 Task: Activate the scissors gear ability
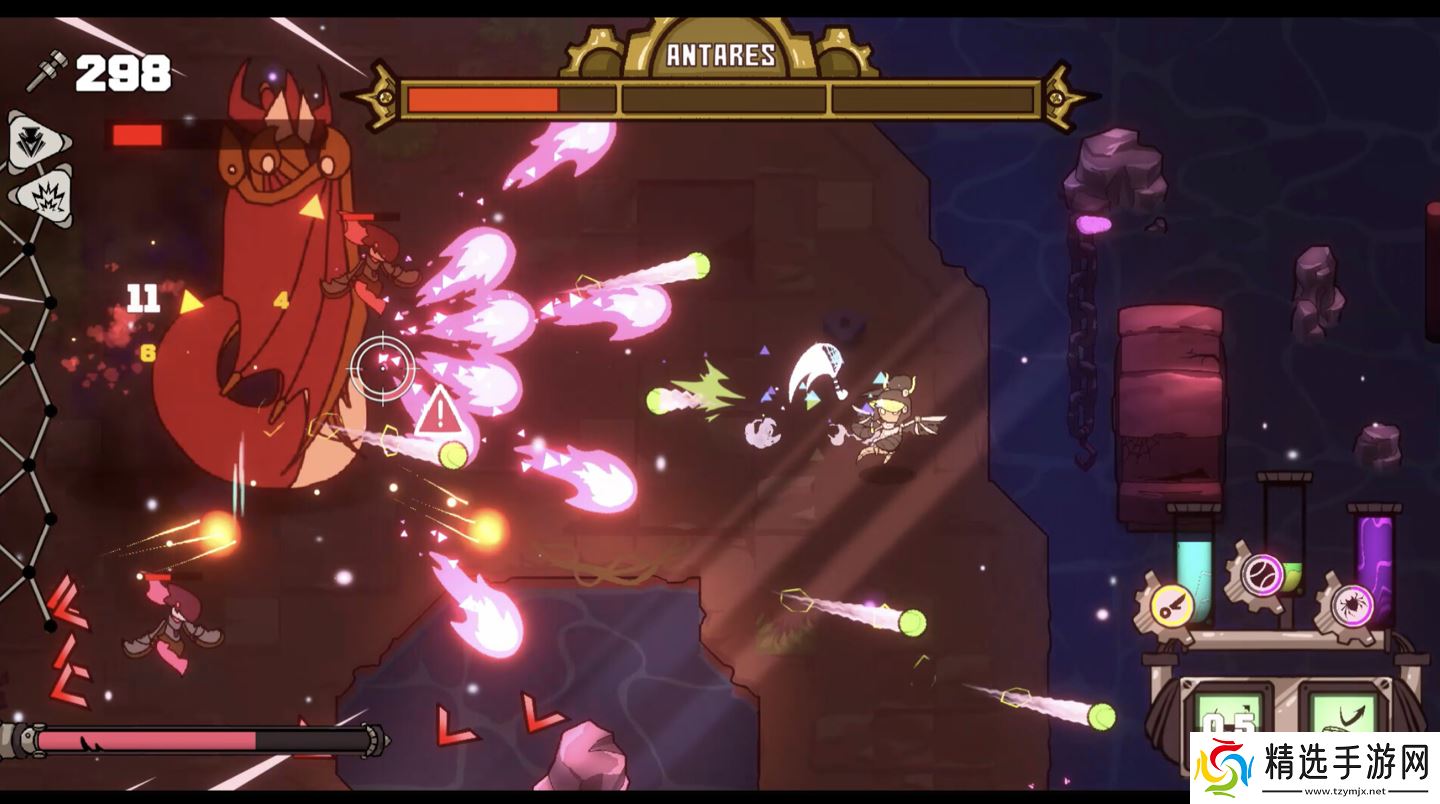[1172, 603]
